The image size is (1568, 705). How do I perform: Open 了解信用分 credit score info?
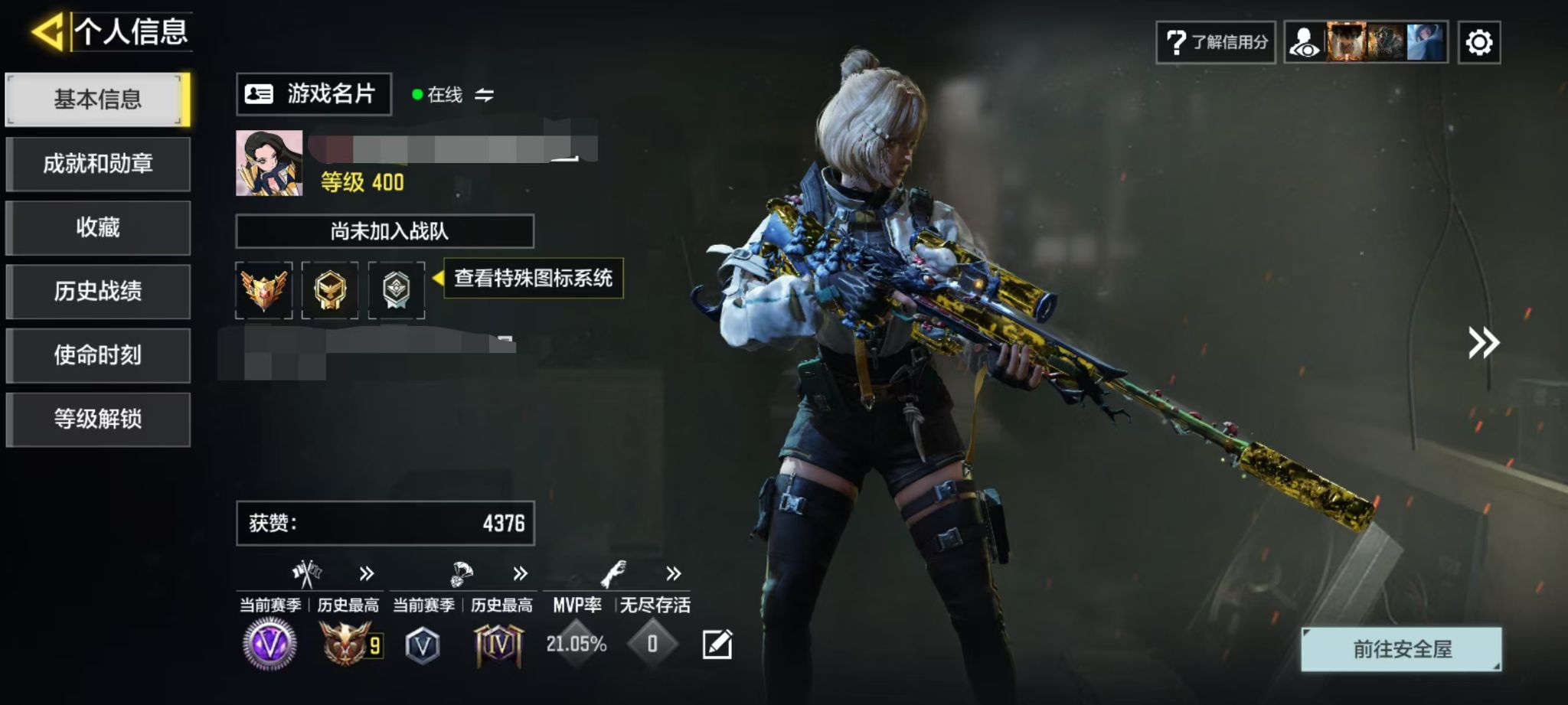(x=1216, y=42)
